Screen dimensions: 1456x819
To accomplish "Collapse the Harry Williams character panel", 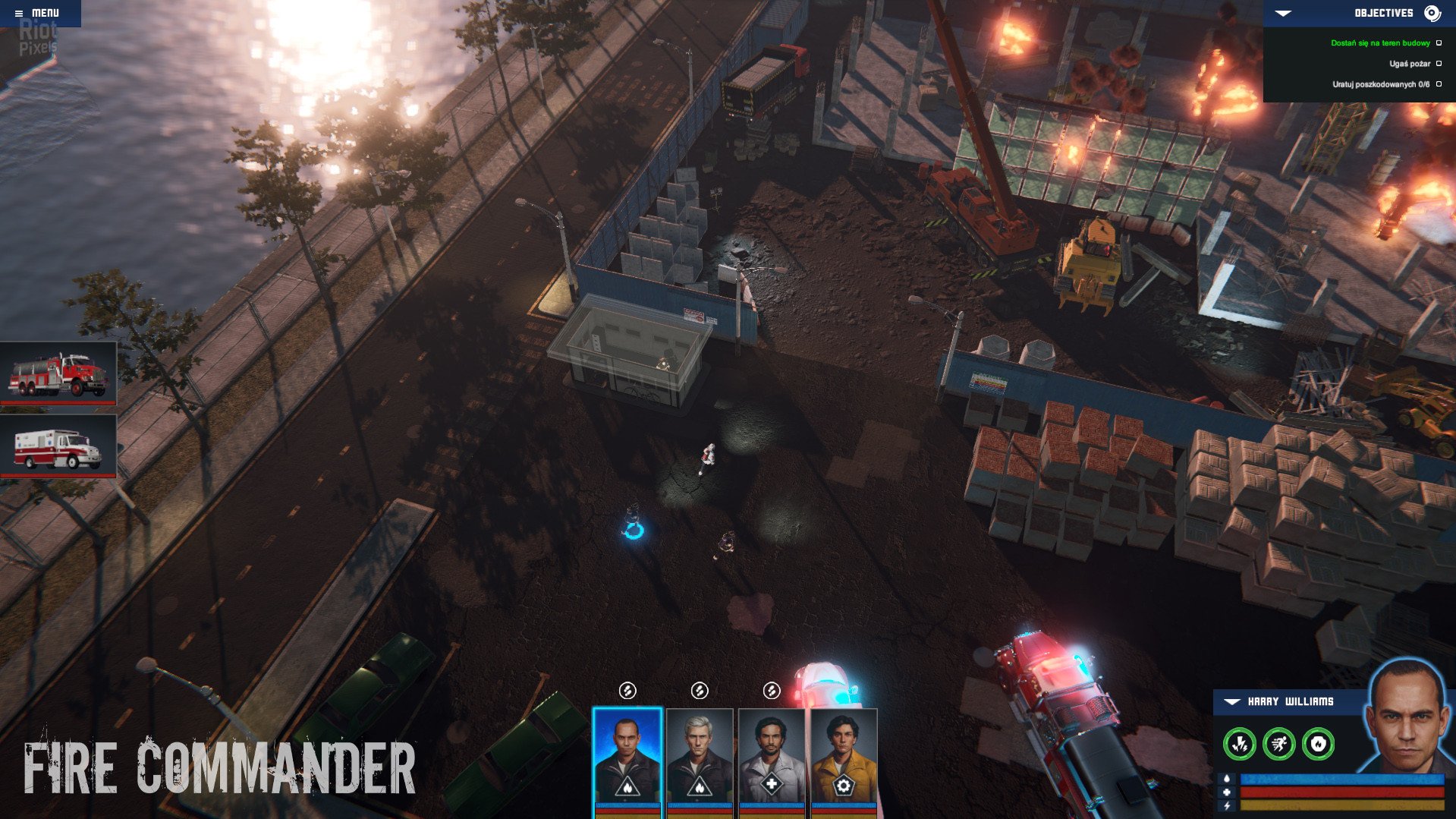I will pyautogui.click(x=1232, y=702).
